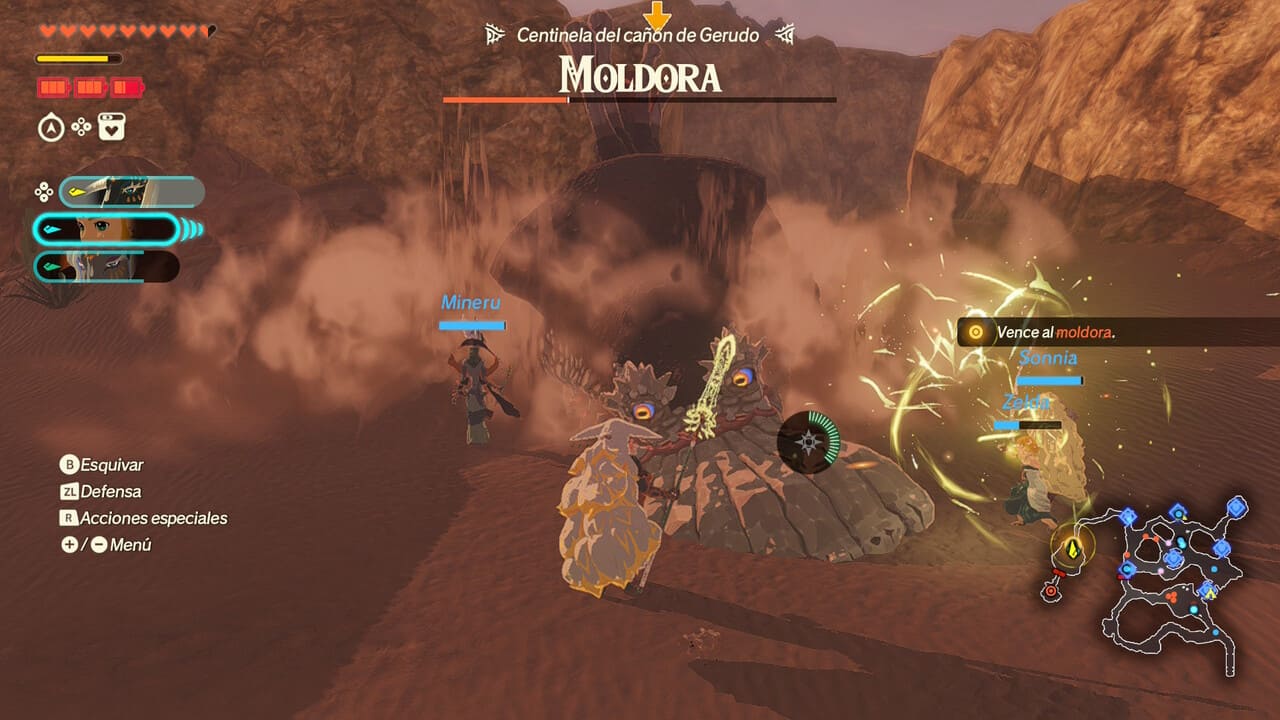The image size is (1280, 720).
Task: Select the horned masked character portrait
Action: (131, 191)
